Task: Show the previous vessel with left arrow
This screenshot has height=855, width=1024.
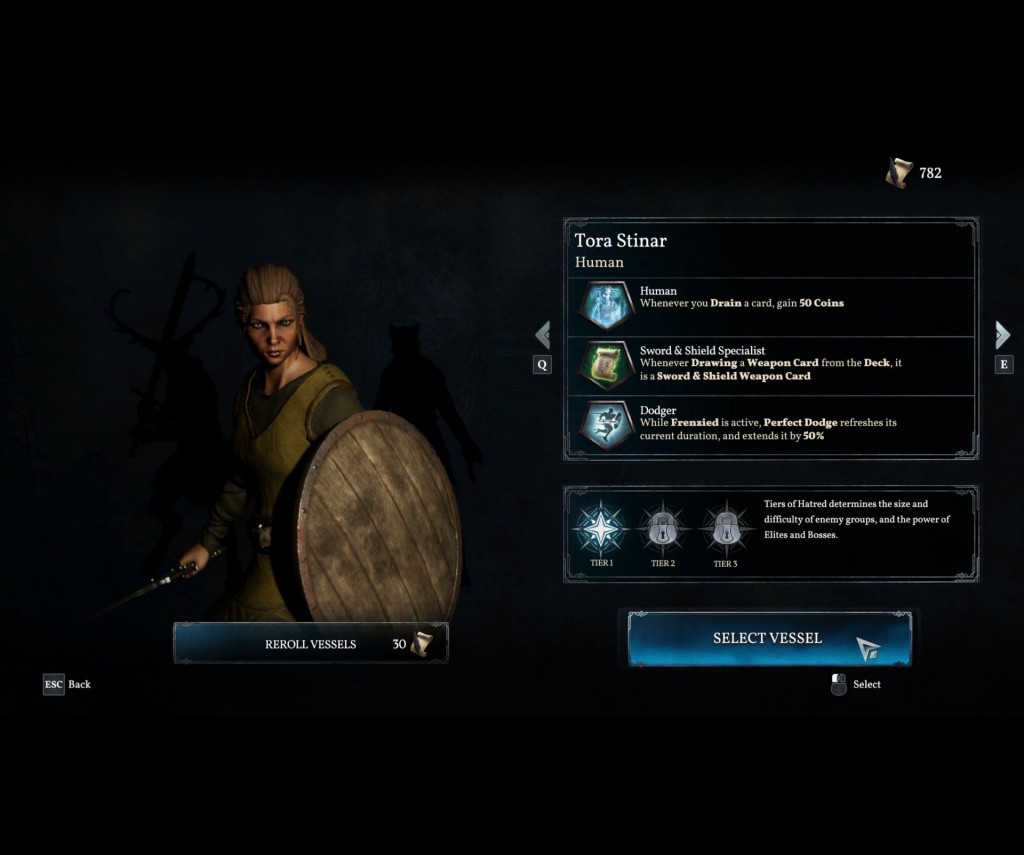Action: coord(542,335)
